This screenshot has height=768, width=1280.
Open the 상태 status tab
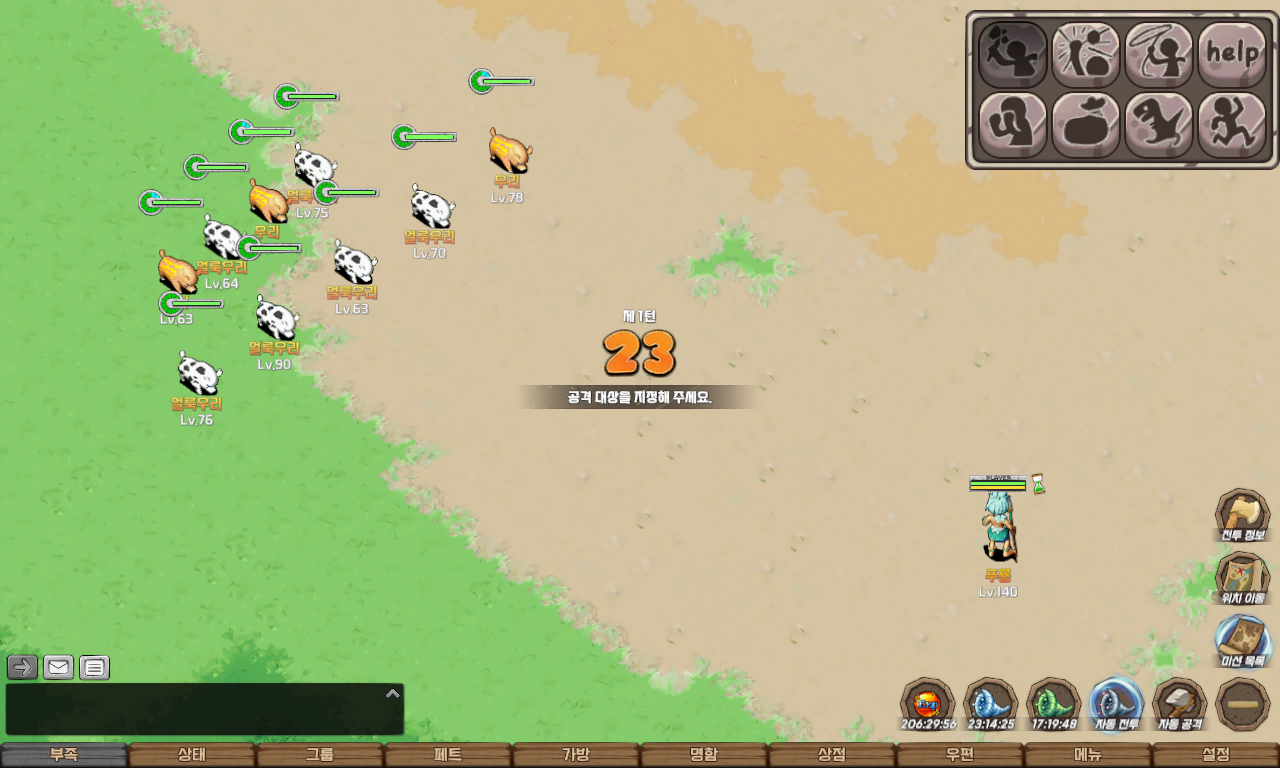pyautogui.click(x=192, y=755)
